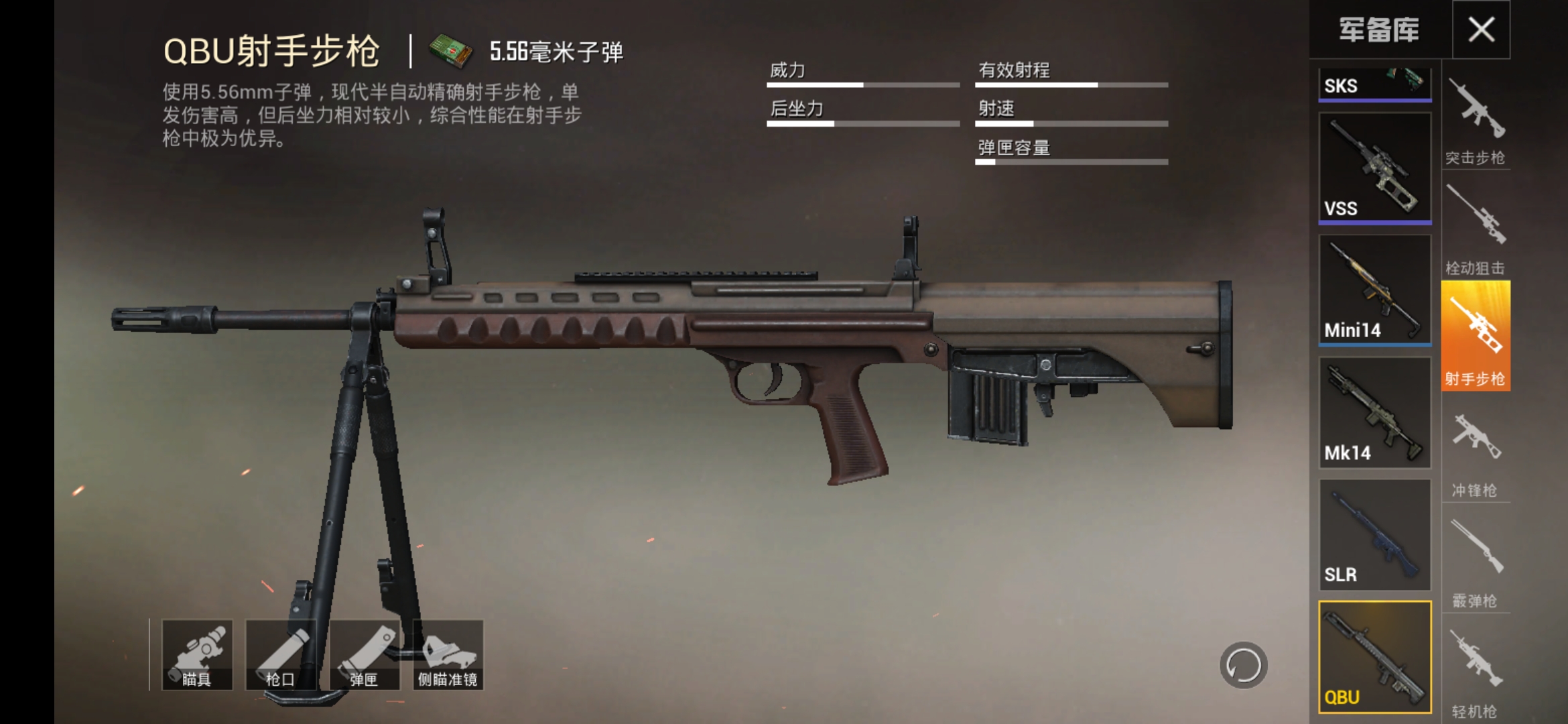The height and width of the screenshot is (724, 1568).
Task: Open the 瞄具 scope attachment slot
Action: click(198, 654)
